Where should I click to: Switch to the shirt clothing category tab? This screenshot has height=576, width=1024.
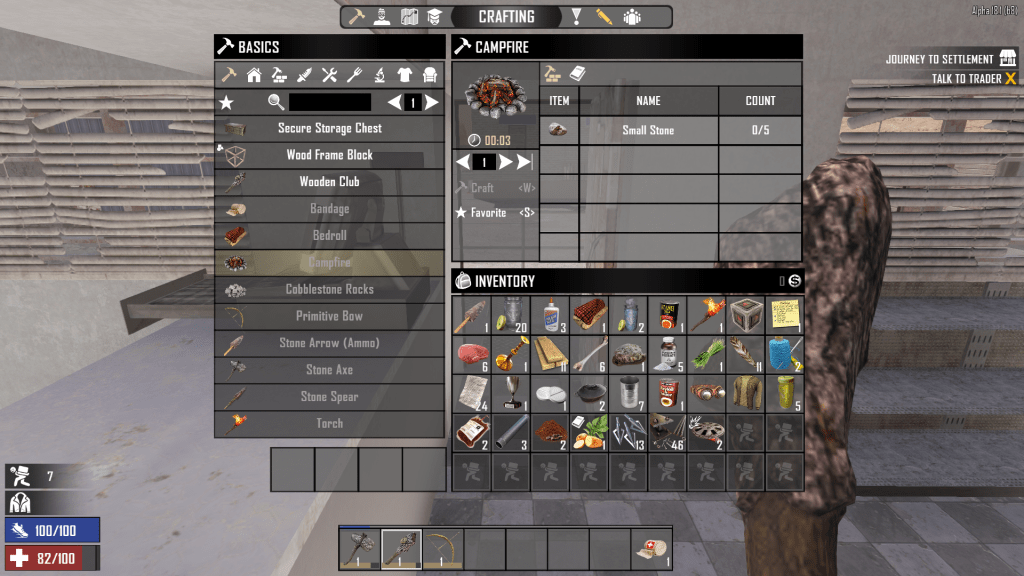[405, 75]
